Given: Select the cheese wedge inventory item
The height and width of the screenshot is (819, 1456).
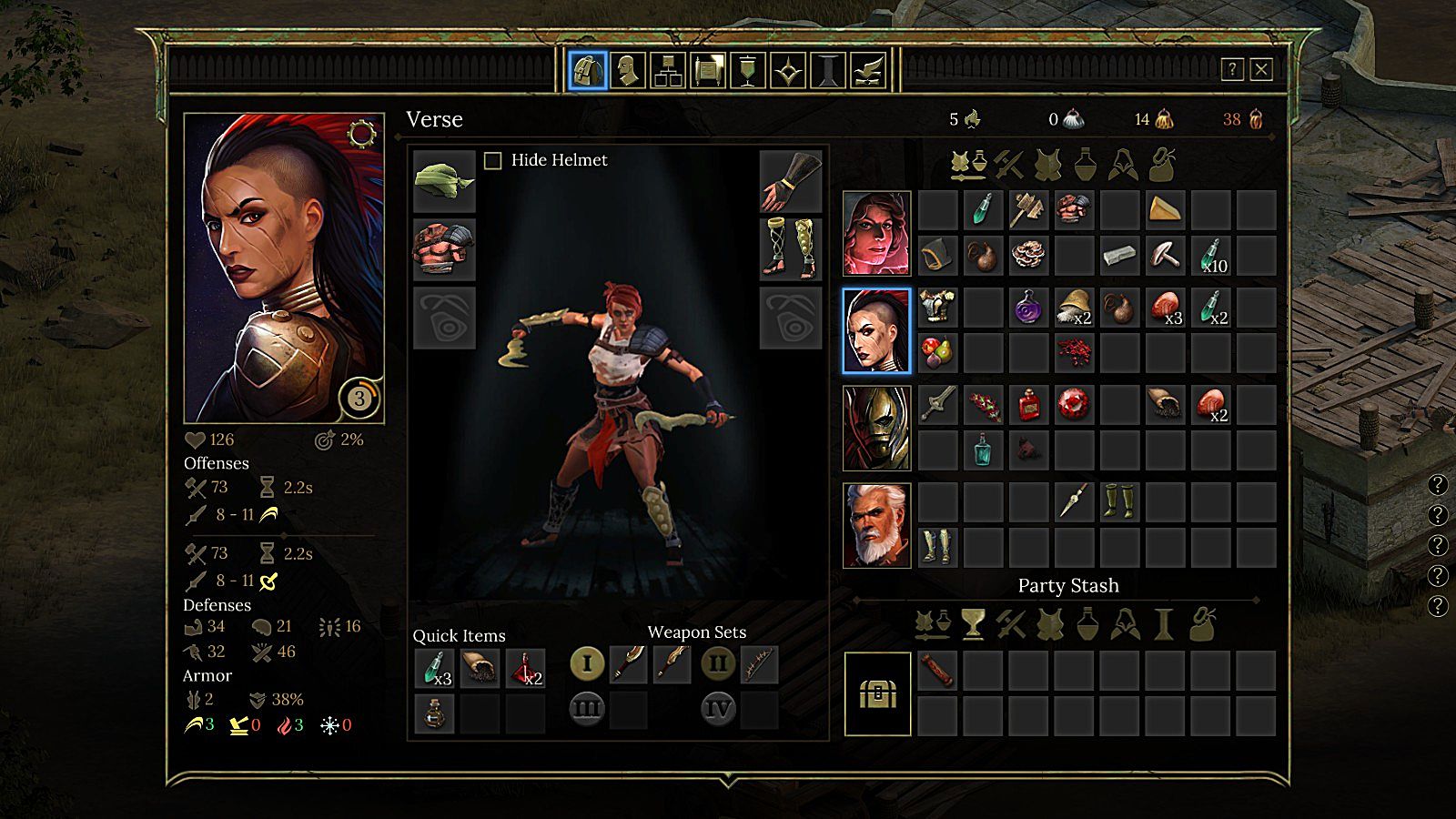Looking at the screenshot, I should (x=1165, y=210).
